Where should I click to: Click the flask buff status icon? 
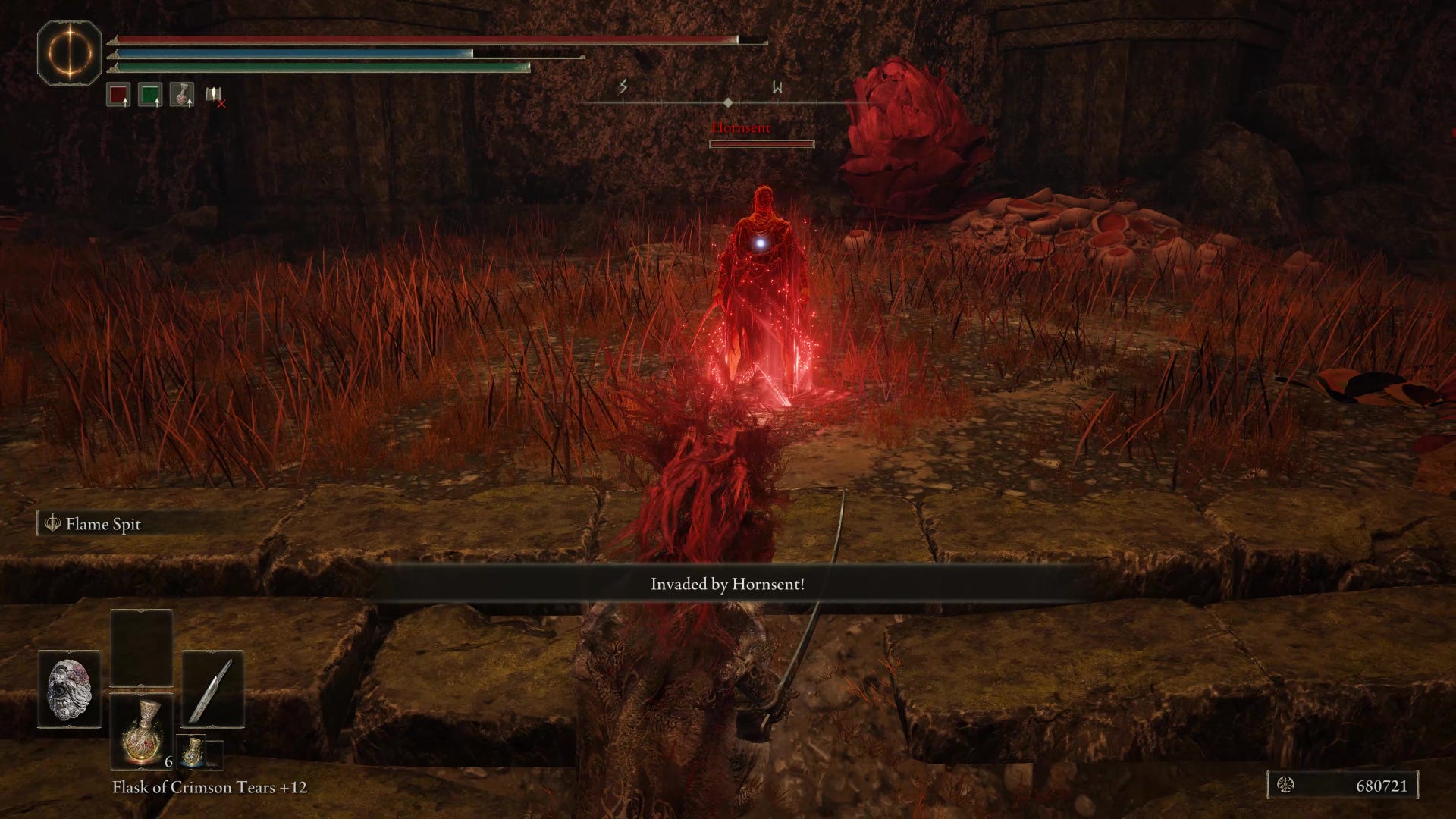[182, 95]
